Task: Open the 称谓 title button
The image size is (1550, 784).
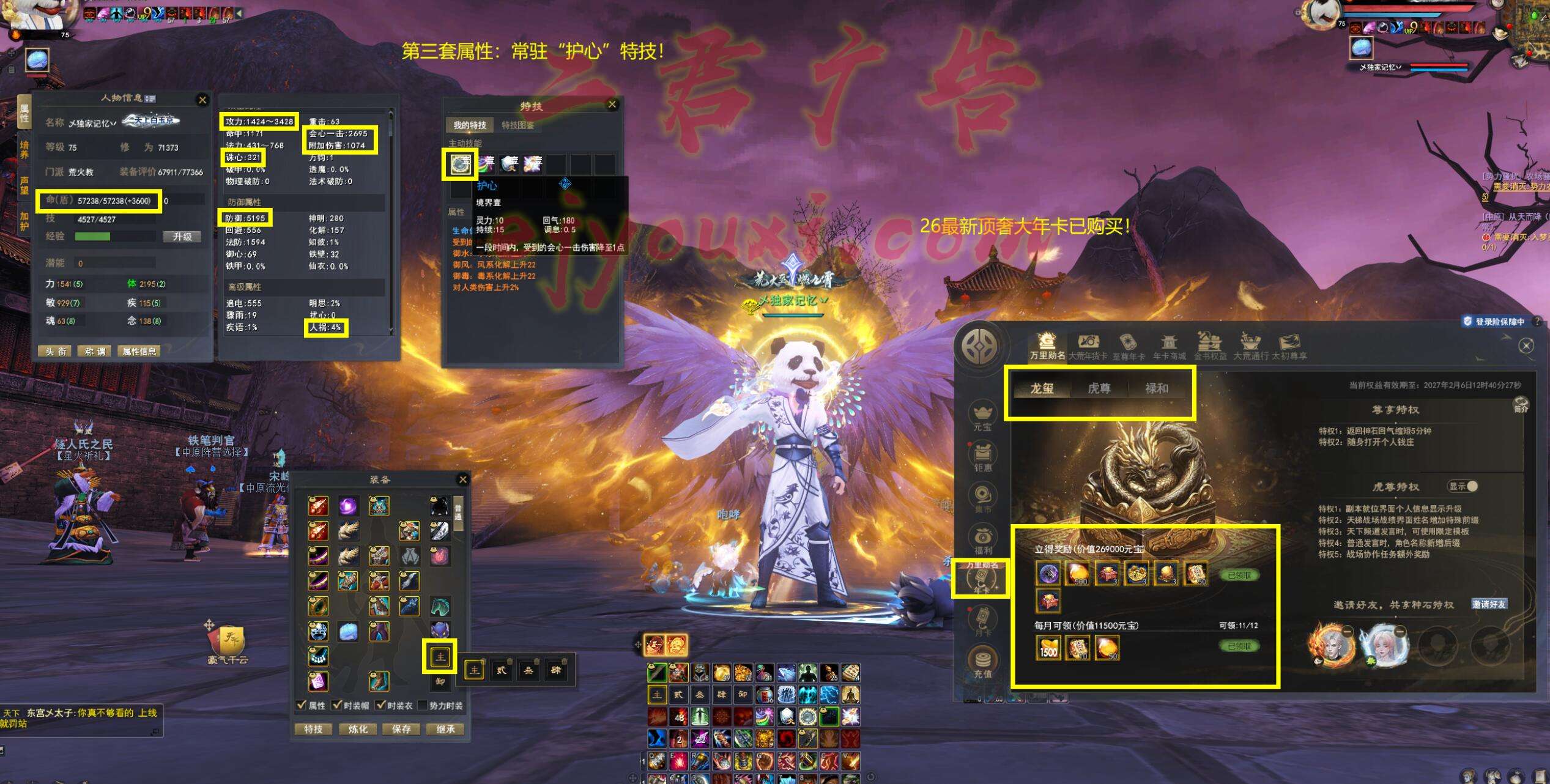Action: tap(95, 351)
